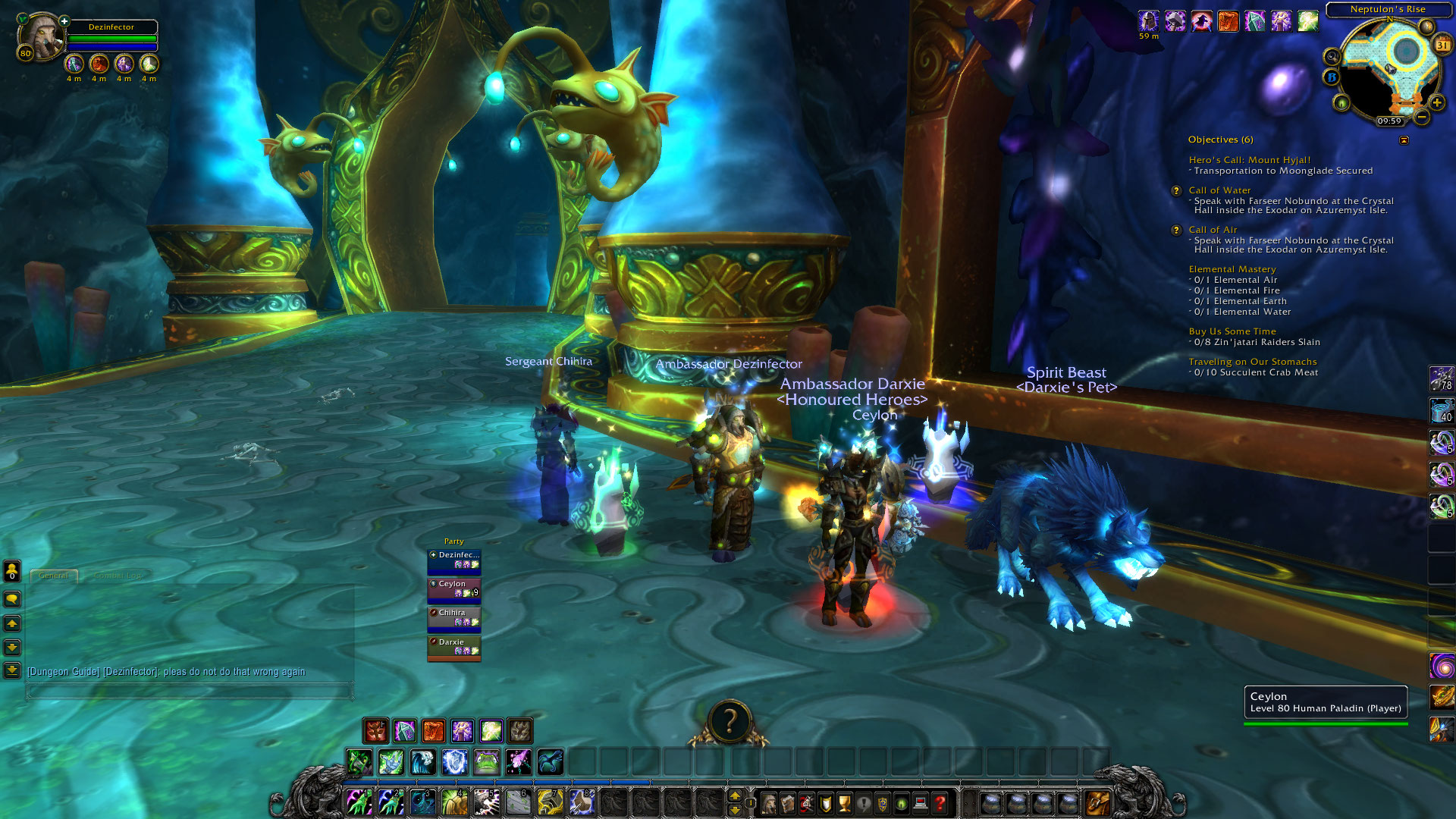1456x819 pixels.
Task: Open the Buy Us Some Time quest
Action: (1232, 331)
